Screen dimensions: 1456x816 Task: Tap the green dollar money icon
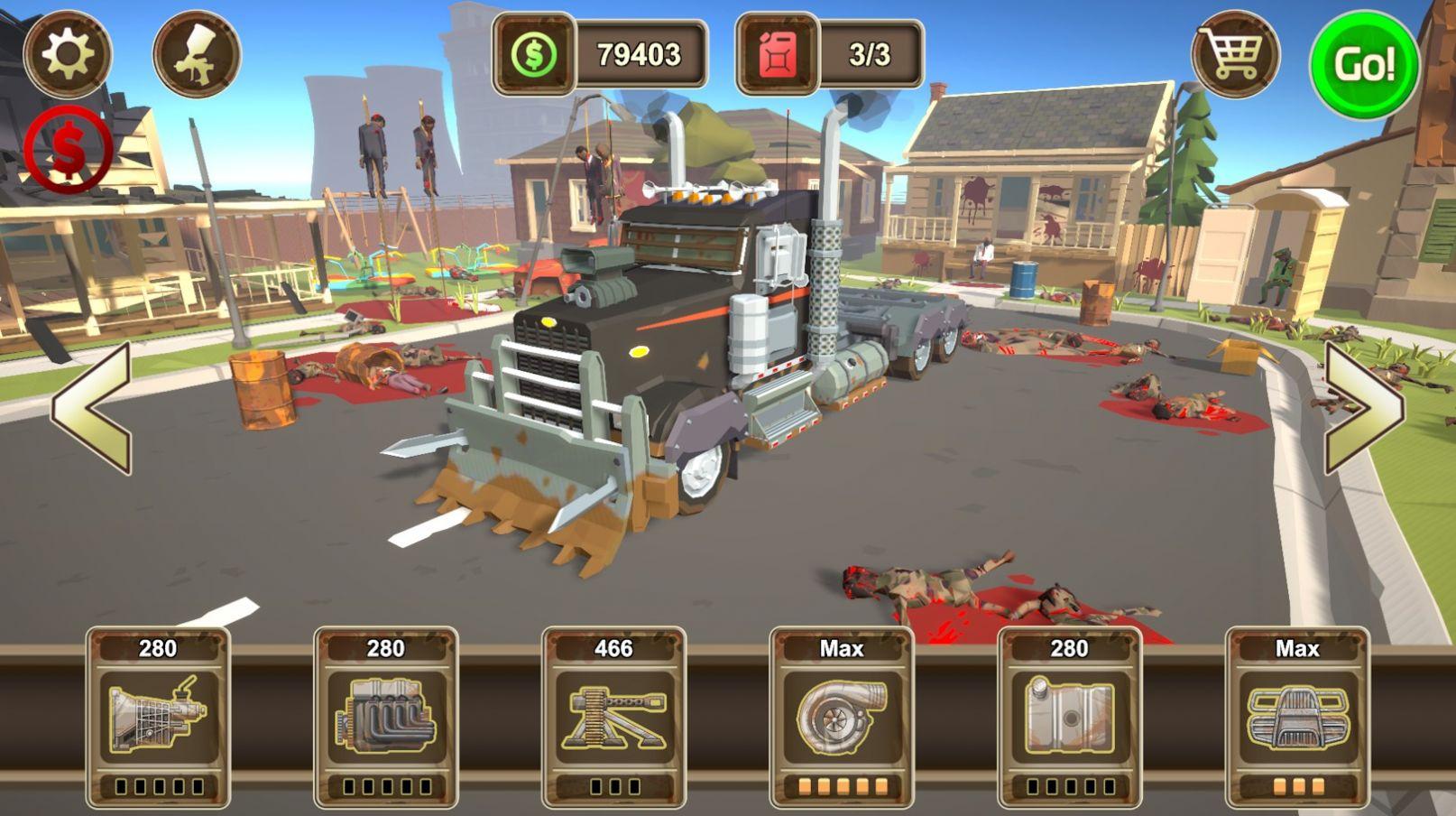534,55
